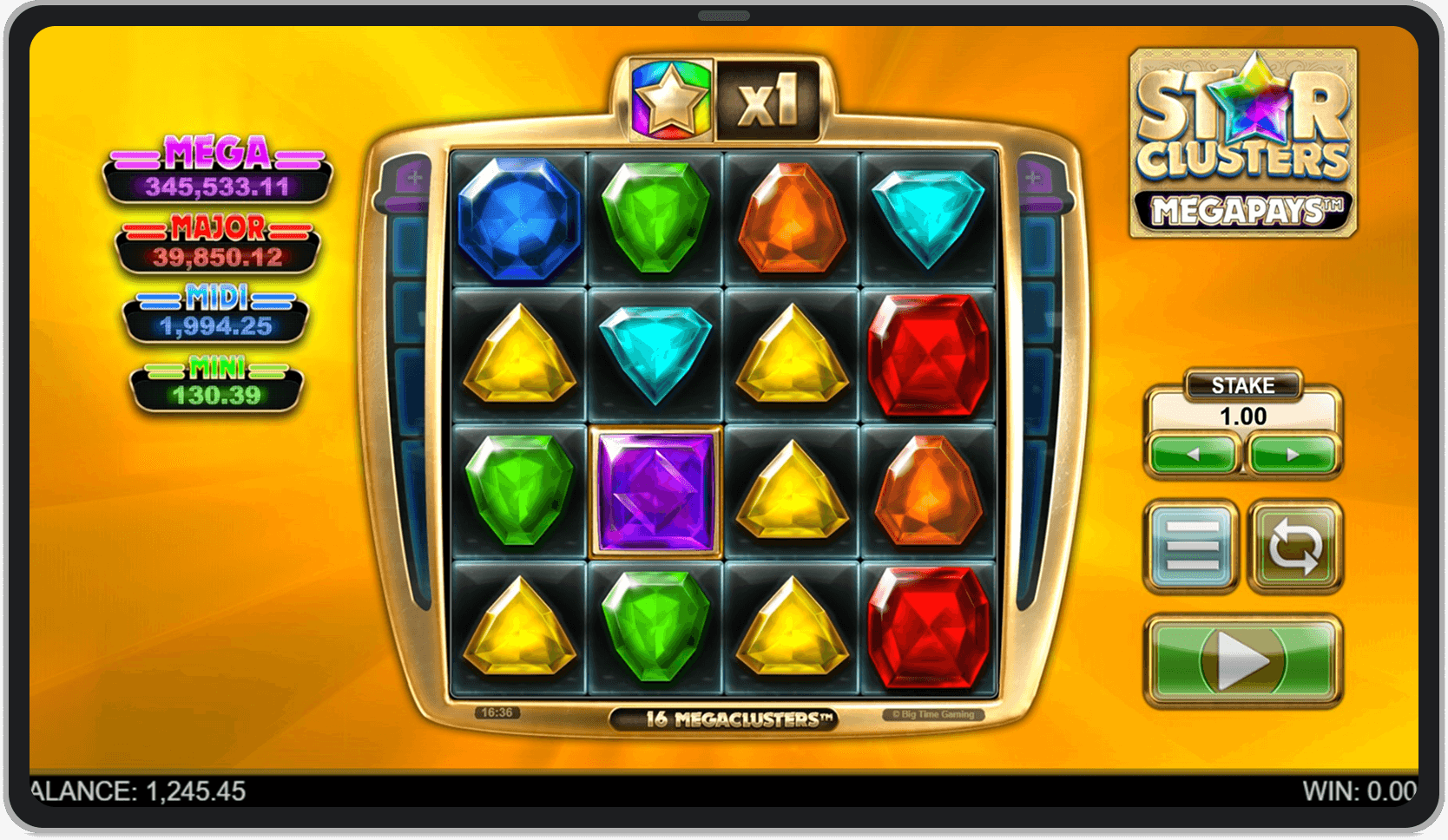Select the balance display showing 1,245.45
This screenshot has width=1448, height=840.
point(139,791)
